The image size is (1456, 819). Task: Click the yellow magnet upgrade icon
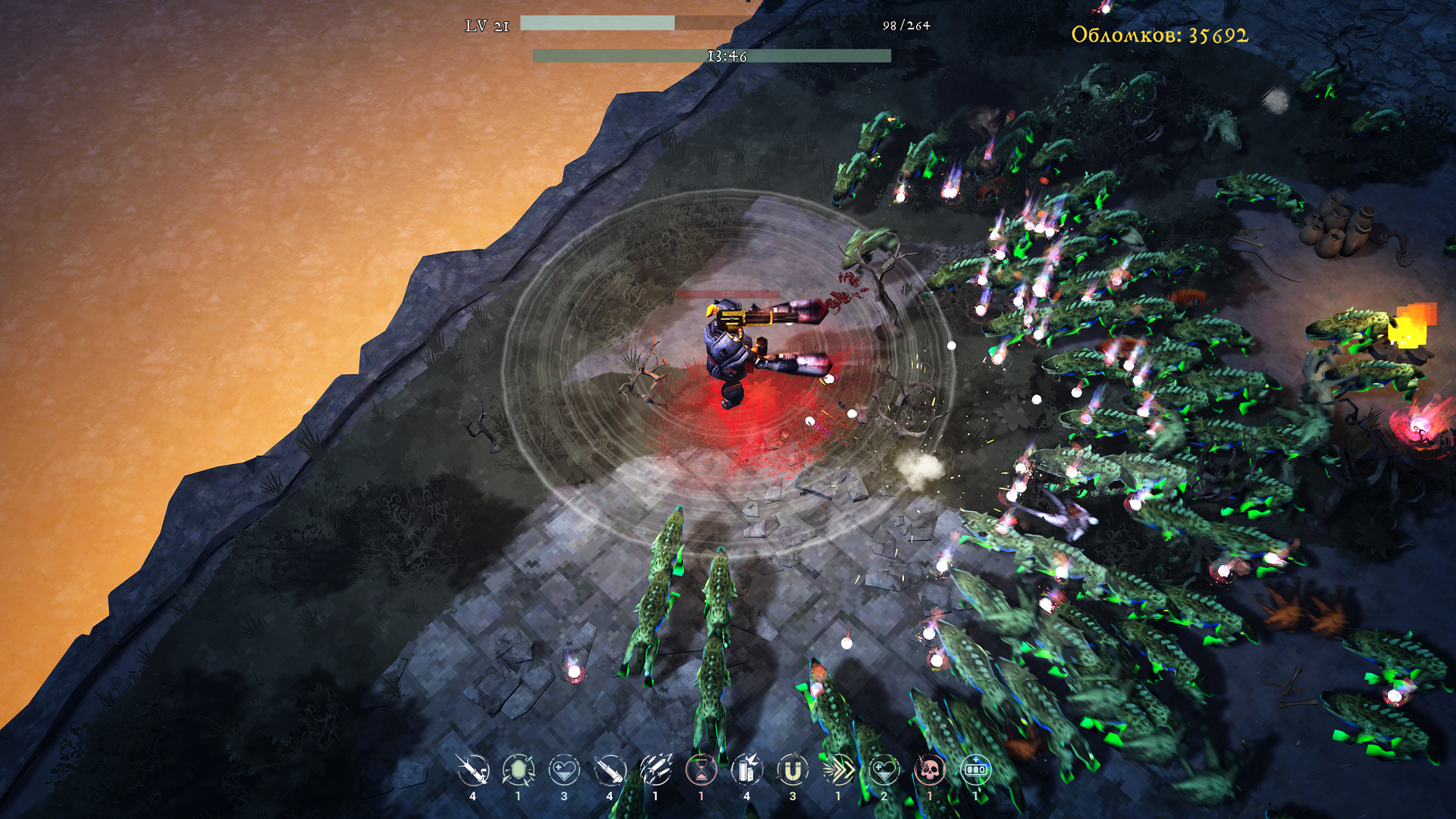[x=792, y=770]
